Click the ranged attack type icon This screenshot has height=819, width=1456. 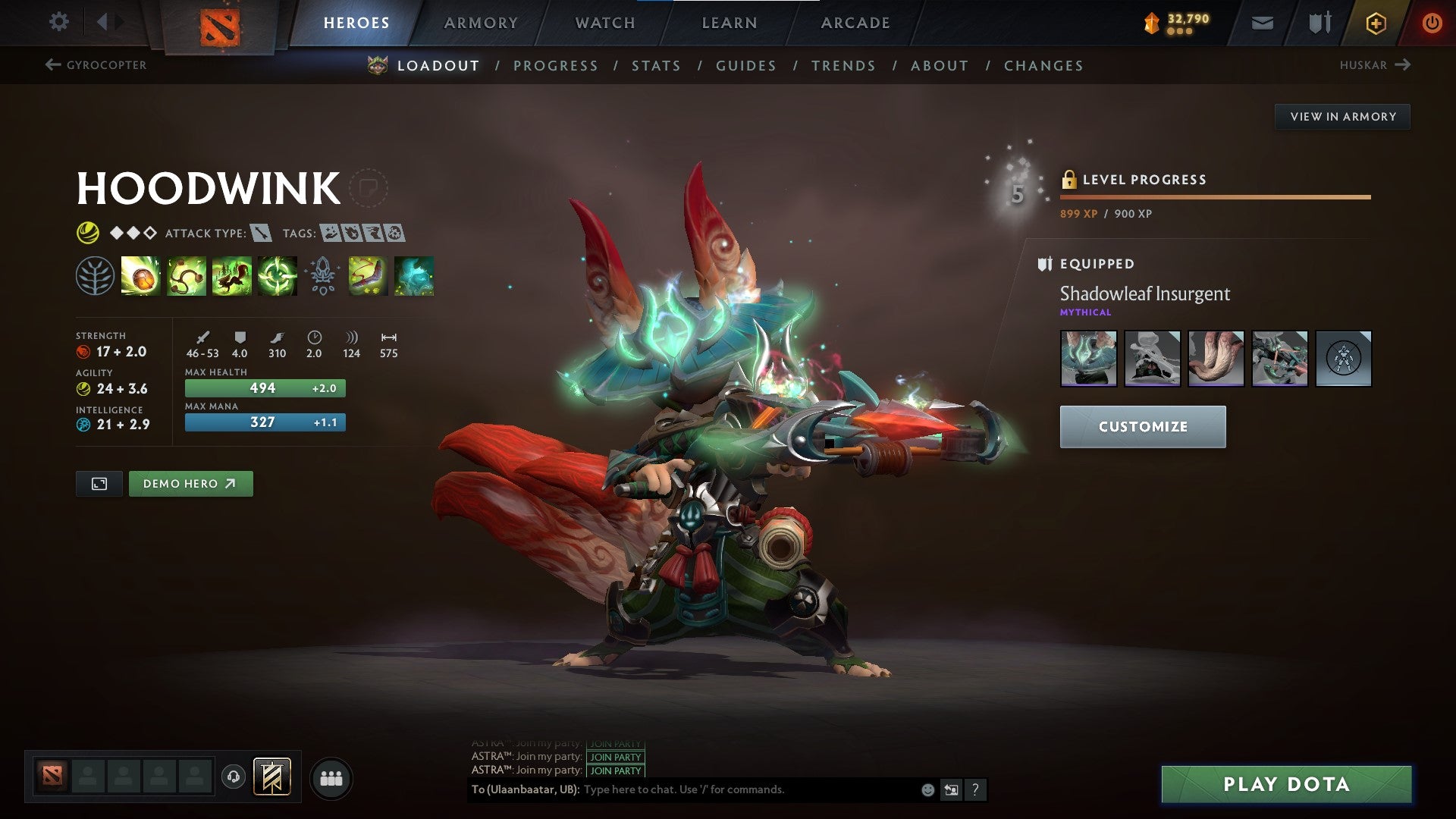pos(258,234)
